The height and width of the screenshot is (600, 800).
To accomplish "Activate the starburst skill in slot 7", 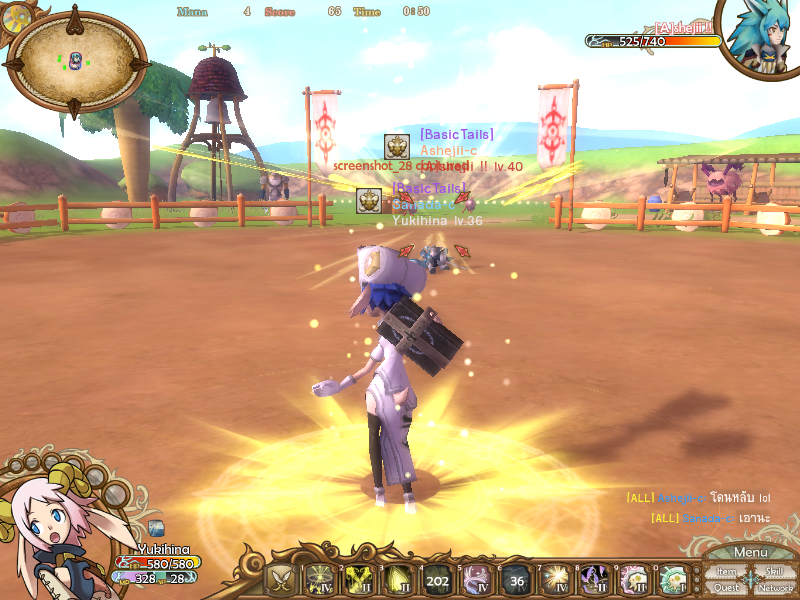I will [x=556, y=580].
